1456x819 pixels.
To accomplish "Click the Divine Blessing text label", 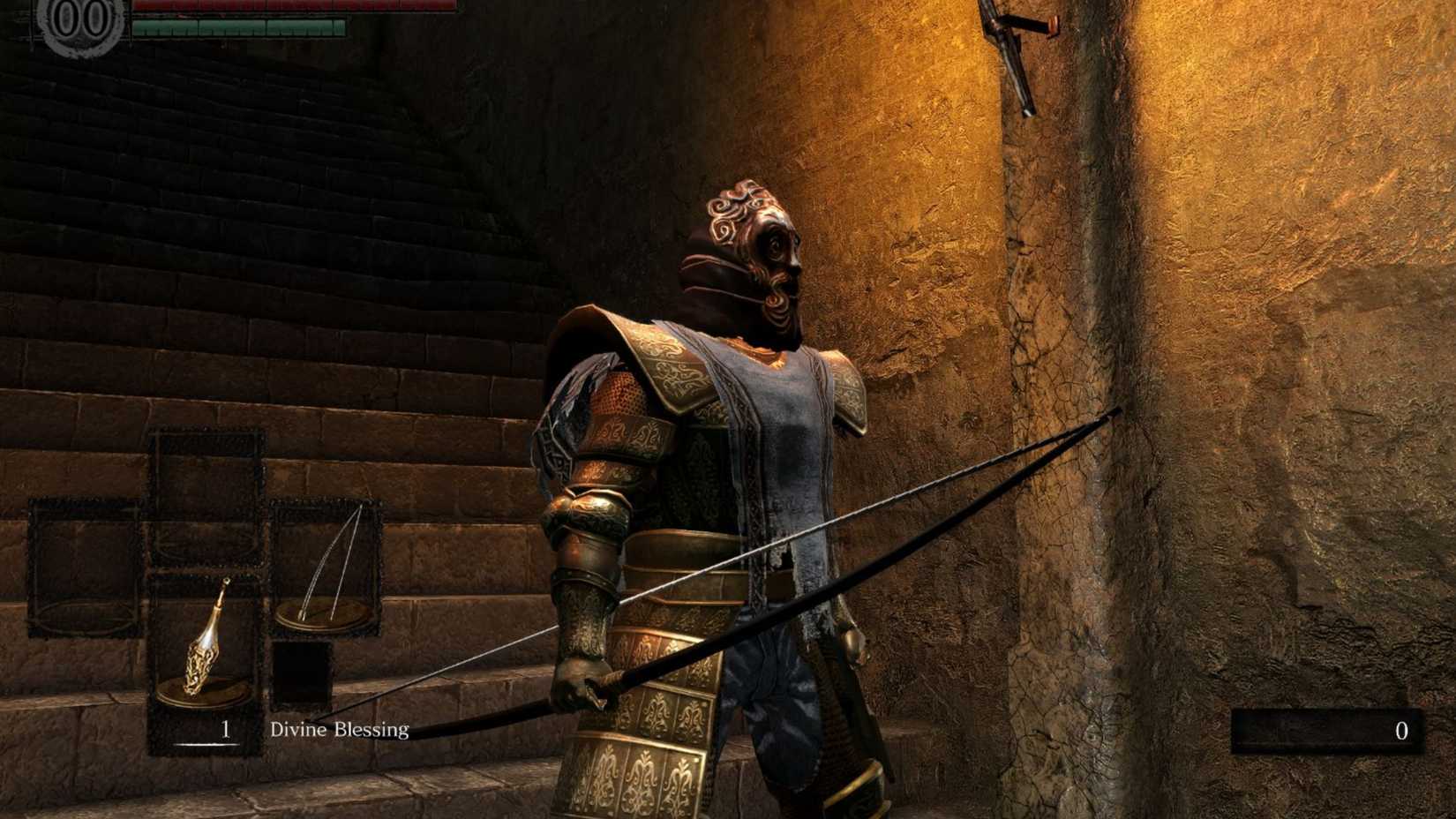I will pyautogui.click(x=339, y=732).
